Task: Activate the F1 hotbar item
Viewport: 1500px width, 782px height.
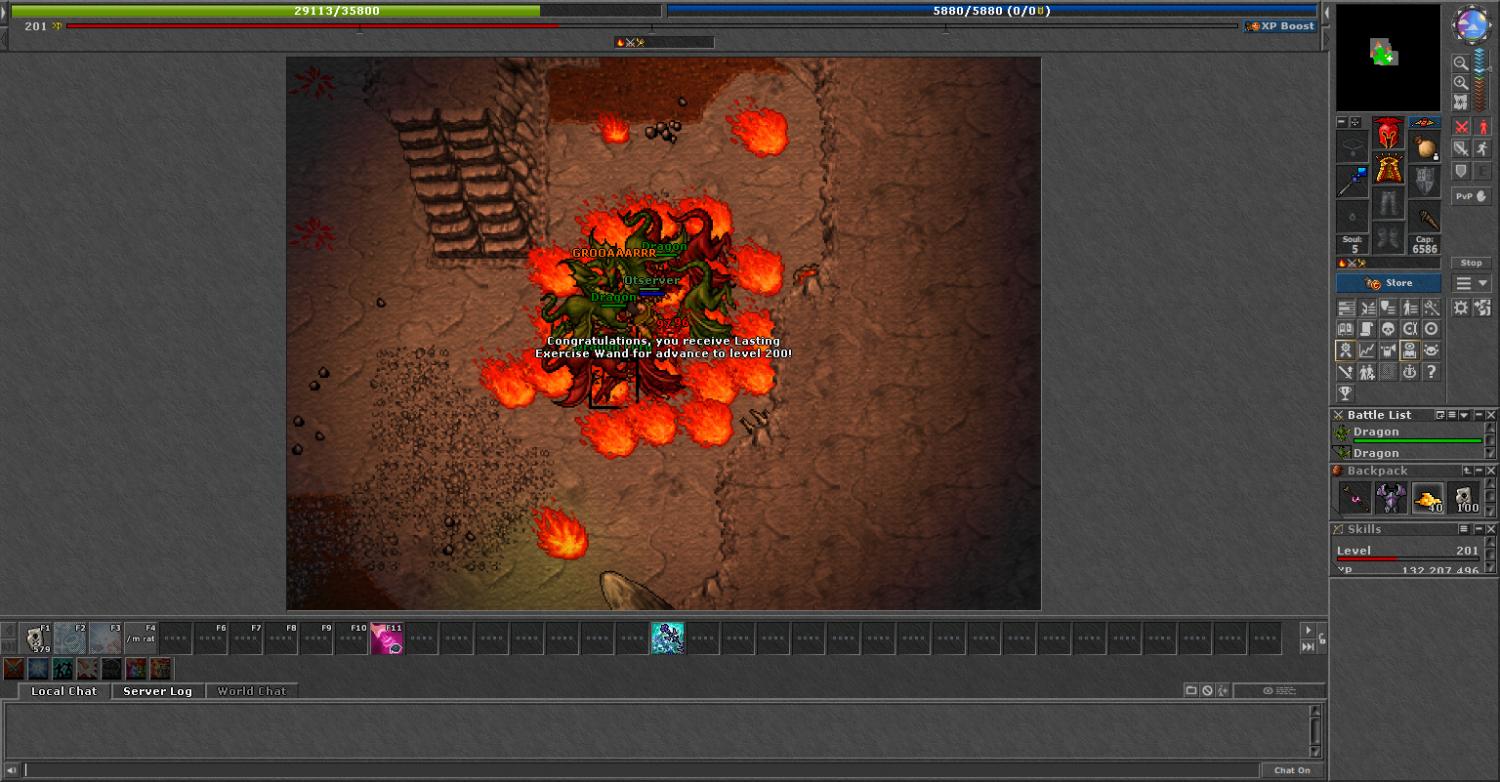Action: click(x=37, y=638)
